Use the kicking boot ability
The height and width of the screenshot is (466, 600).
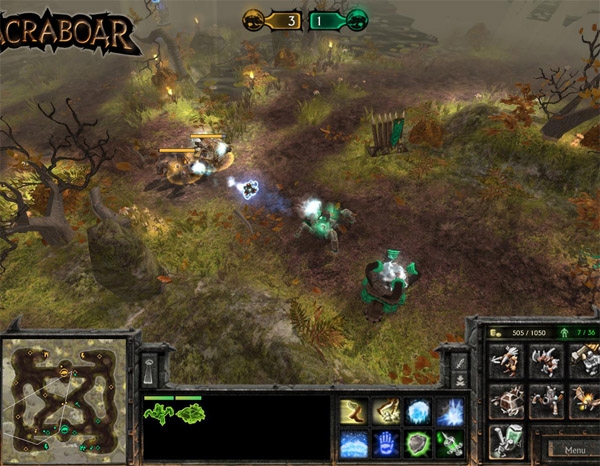click(385, 411)
